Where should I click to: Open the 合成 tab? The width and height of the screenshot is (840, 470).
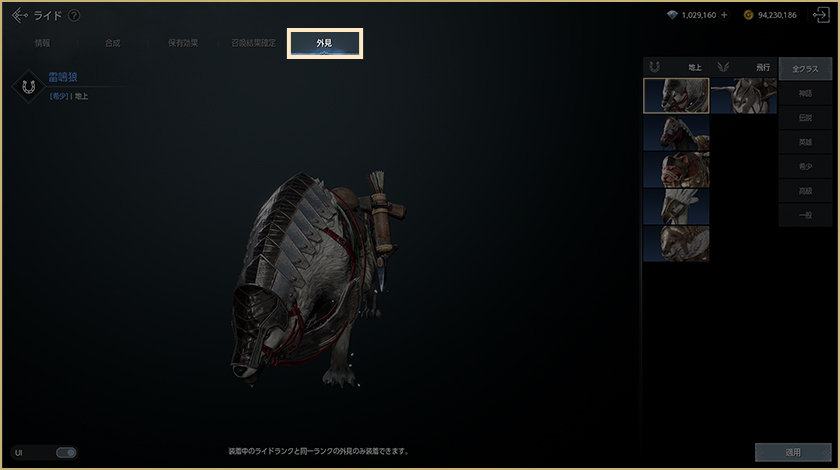click(x=112, y=44)
